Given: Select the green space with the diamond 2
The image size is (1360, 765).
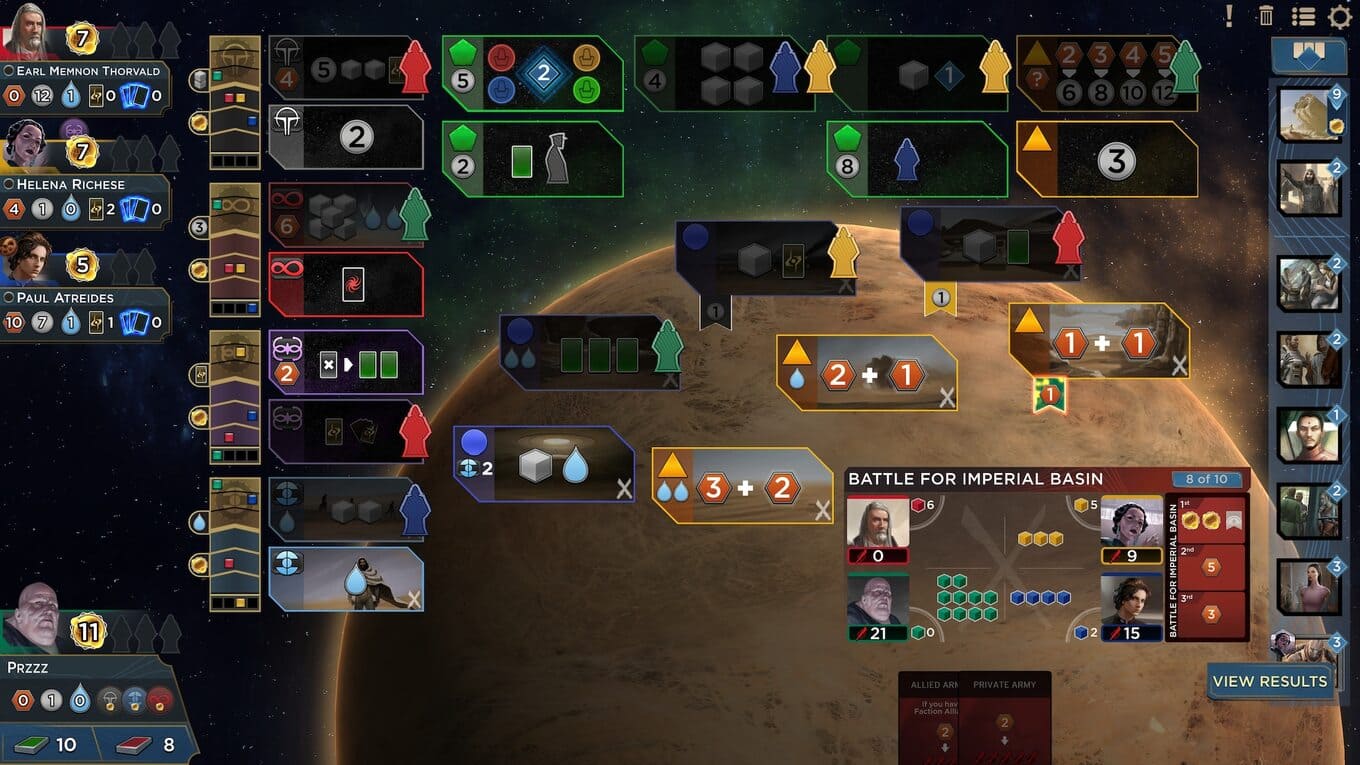Looking at the screenshot, I should tap(532, 73).
